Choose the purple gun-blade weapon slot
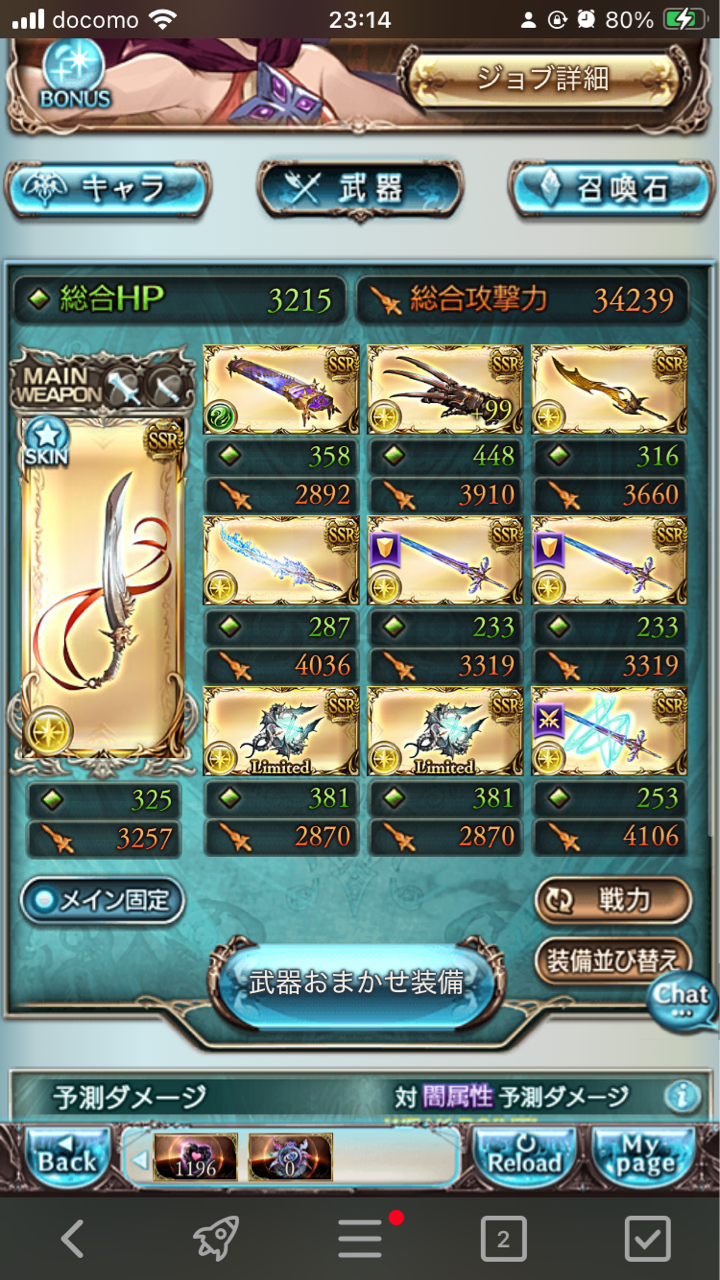The height and width of the screenshot is (1280, 720). click(281, 390)
